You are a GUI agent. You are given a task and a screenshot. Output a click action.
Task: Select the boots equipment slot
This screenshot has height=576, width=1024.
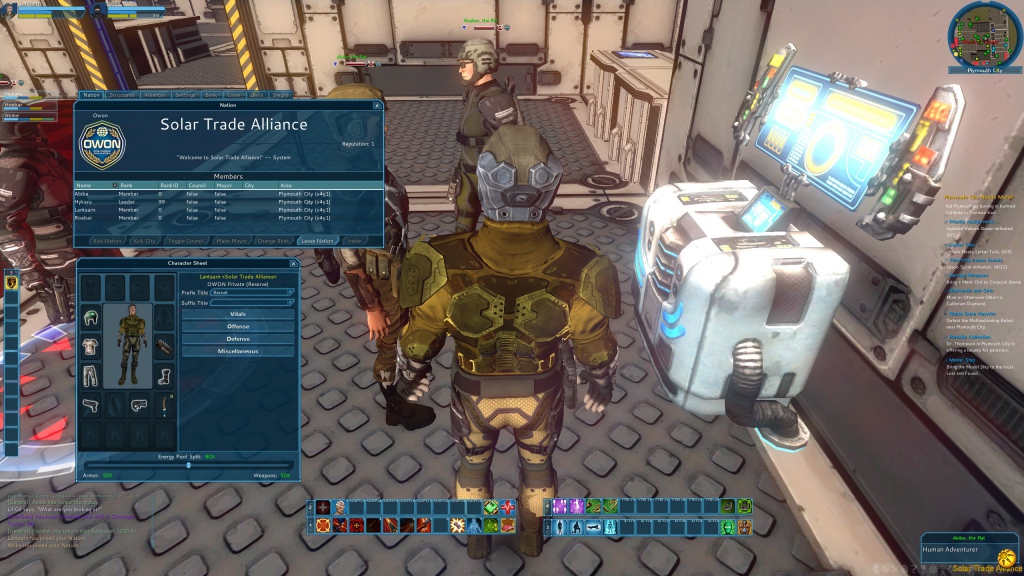pos(164,376)
